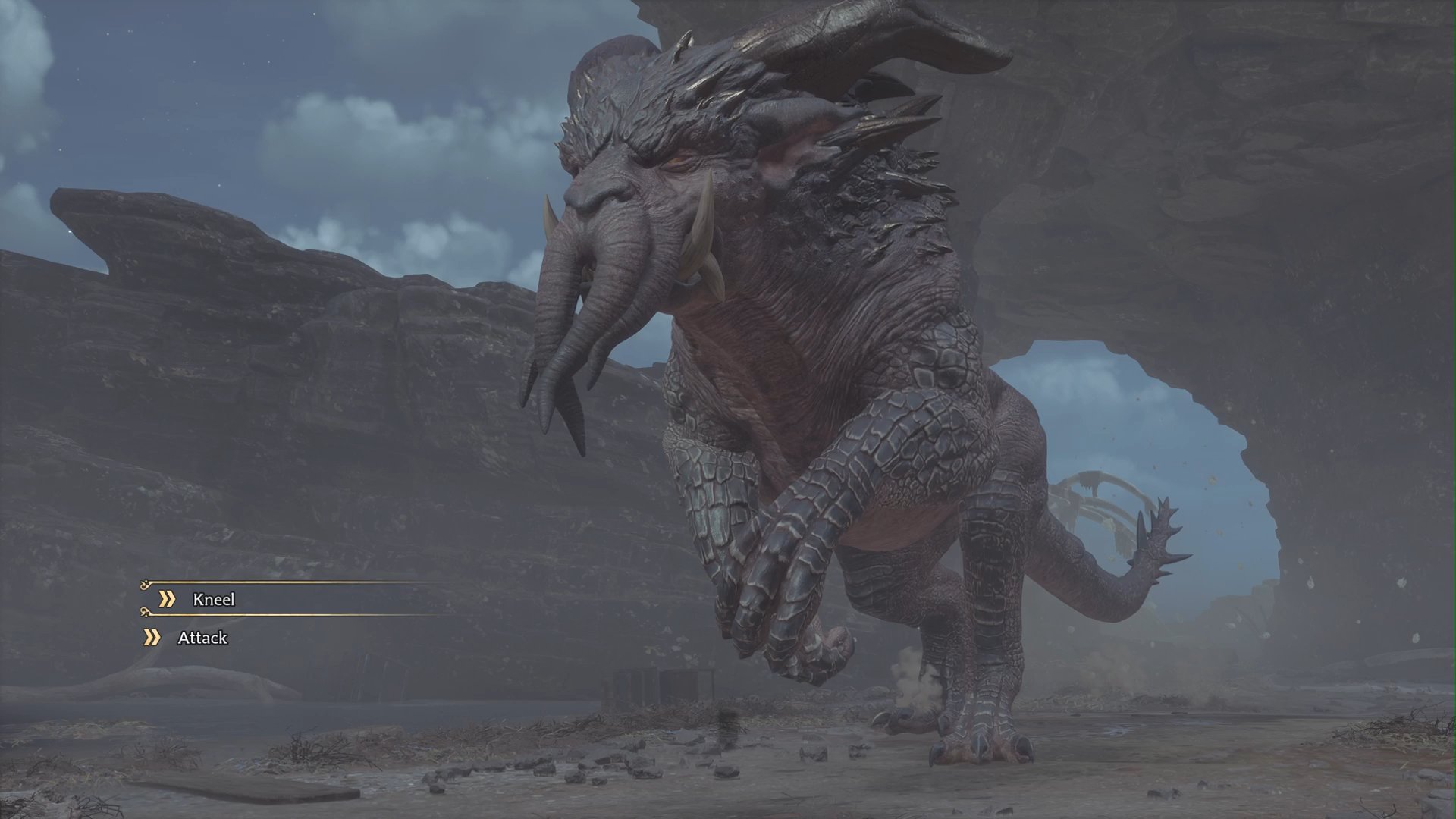1456x819 pixels.
Task: Click the ornamental scroll at the lower border
Action: pyautogui.click(x=146, y=613)
